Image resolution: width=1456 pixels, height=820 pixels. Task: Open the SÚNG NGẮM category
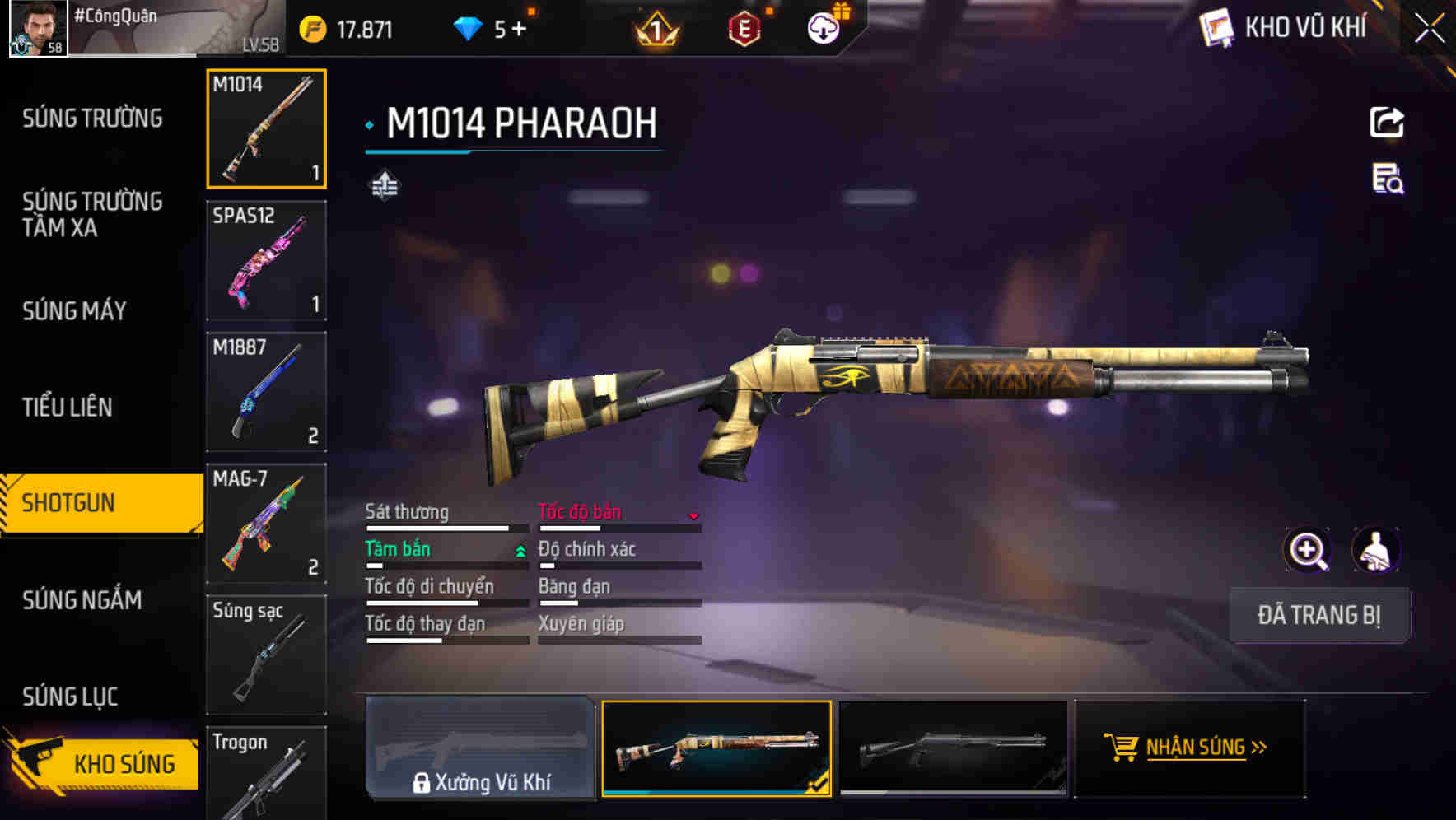82,600
